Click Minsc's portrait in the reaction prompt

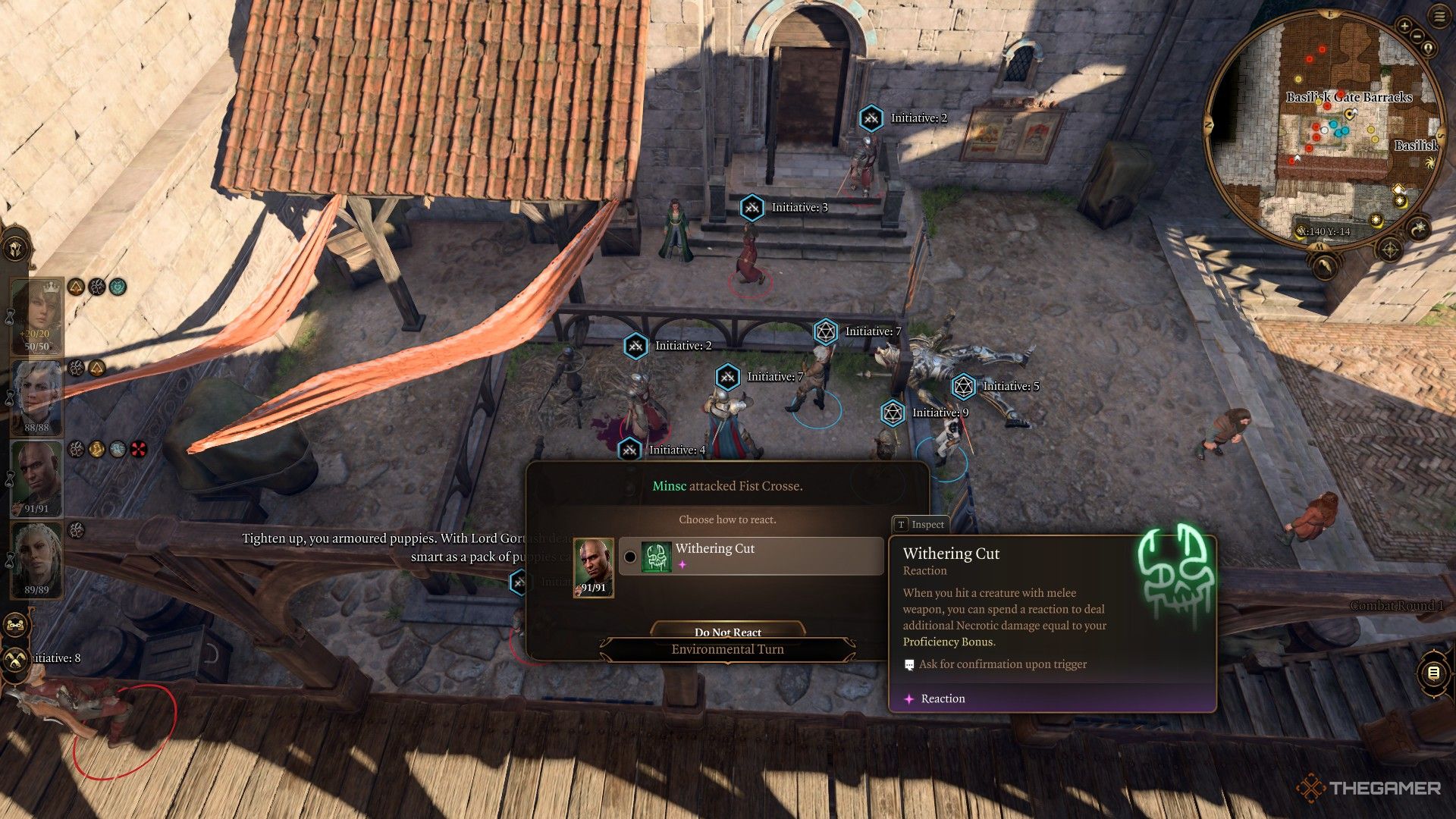tap(593, 569)
